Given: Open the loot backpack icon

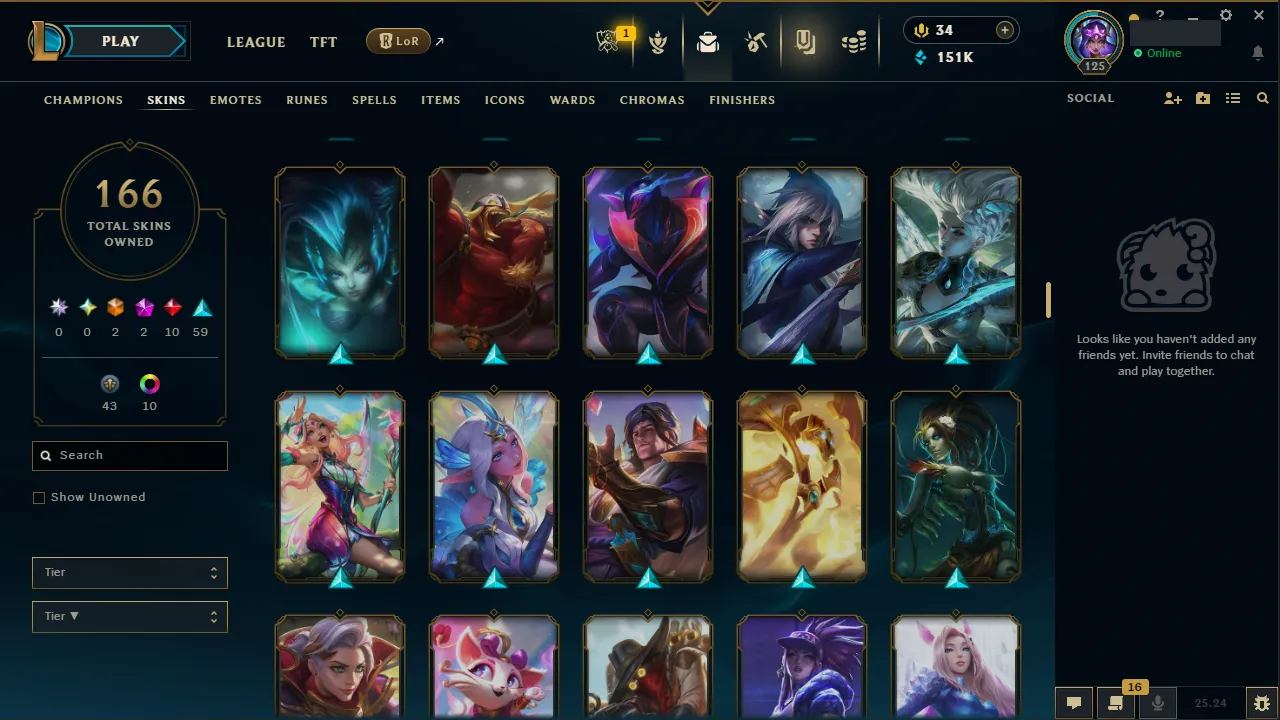Looking at the screenshot, I should click(708, 42).
